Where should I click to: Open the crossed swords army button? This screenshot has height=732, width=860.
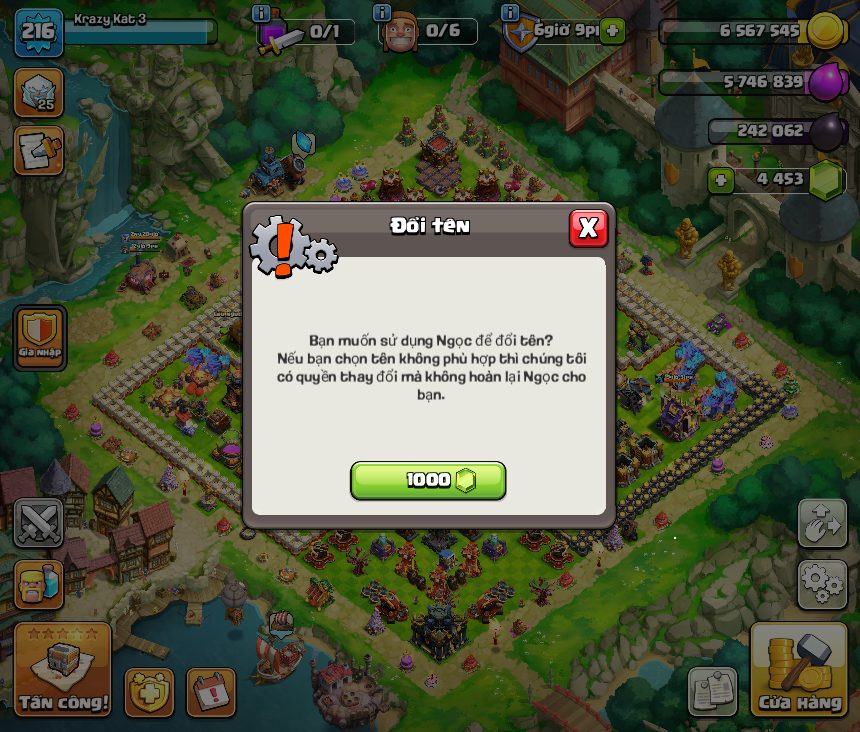[x=39, y=522]
